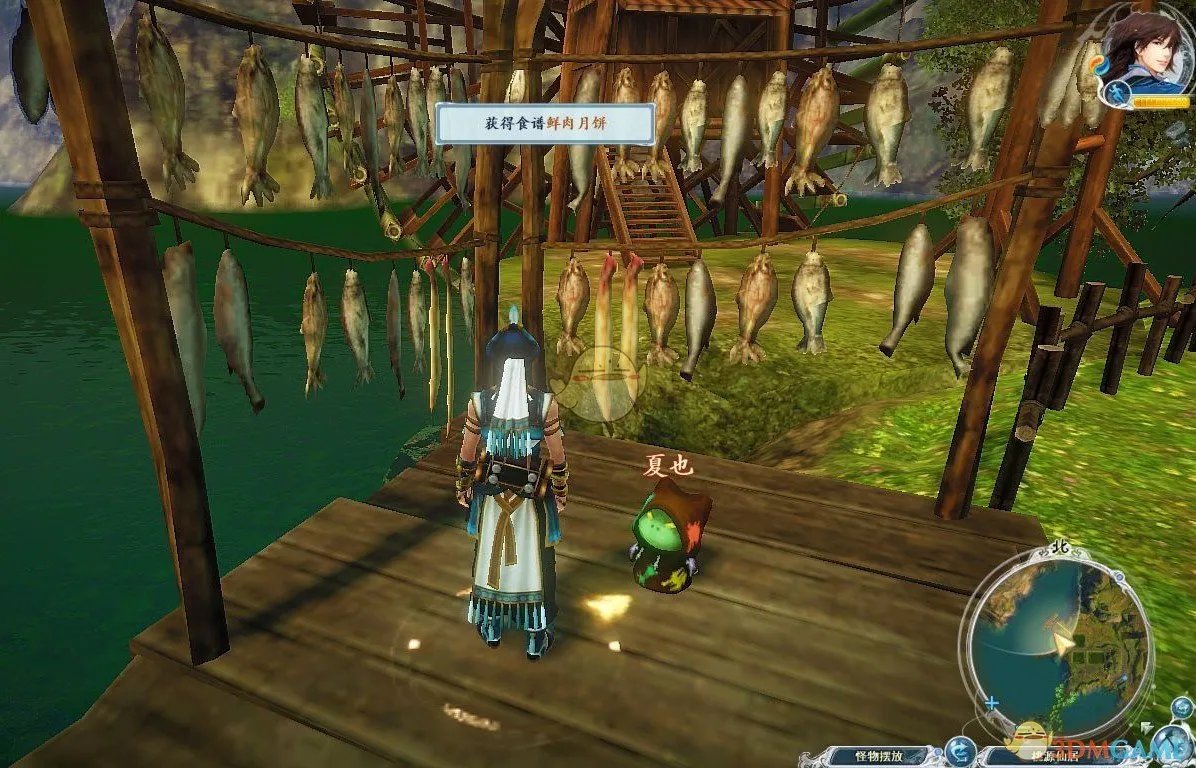The width and height of the screenshot is (1196, 768).
Task: Click the blue plus button on the minimap
Action: coord(991,704)
